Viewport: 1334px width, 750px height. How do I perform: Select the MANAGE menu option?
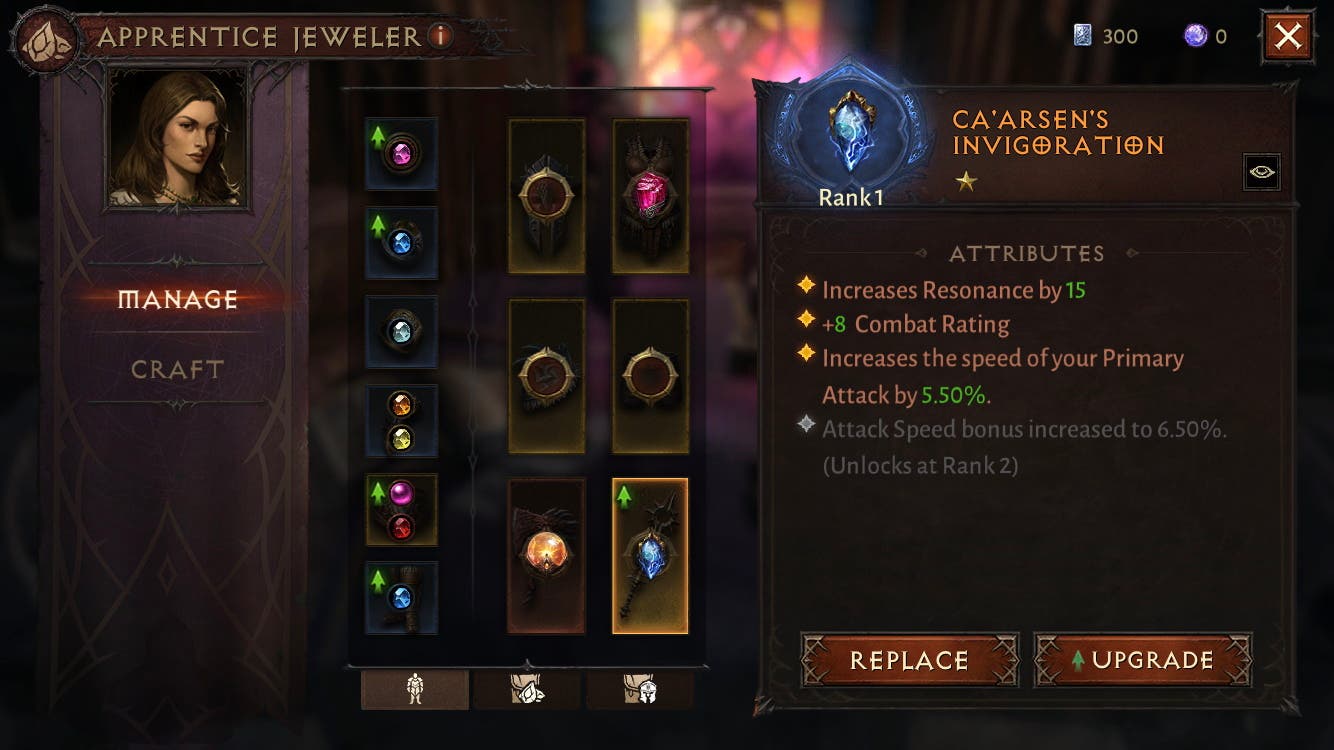(x=176, y=298)
